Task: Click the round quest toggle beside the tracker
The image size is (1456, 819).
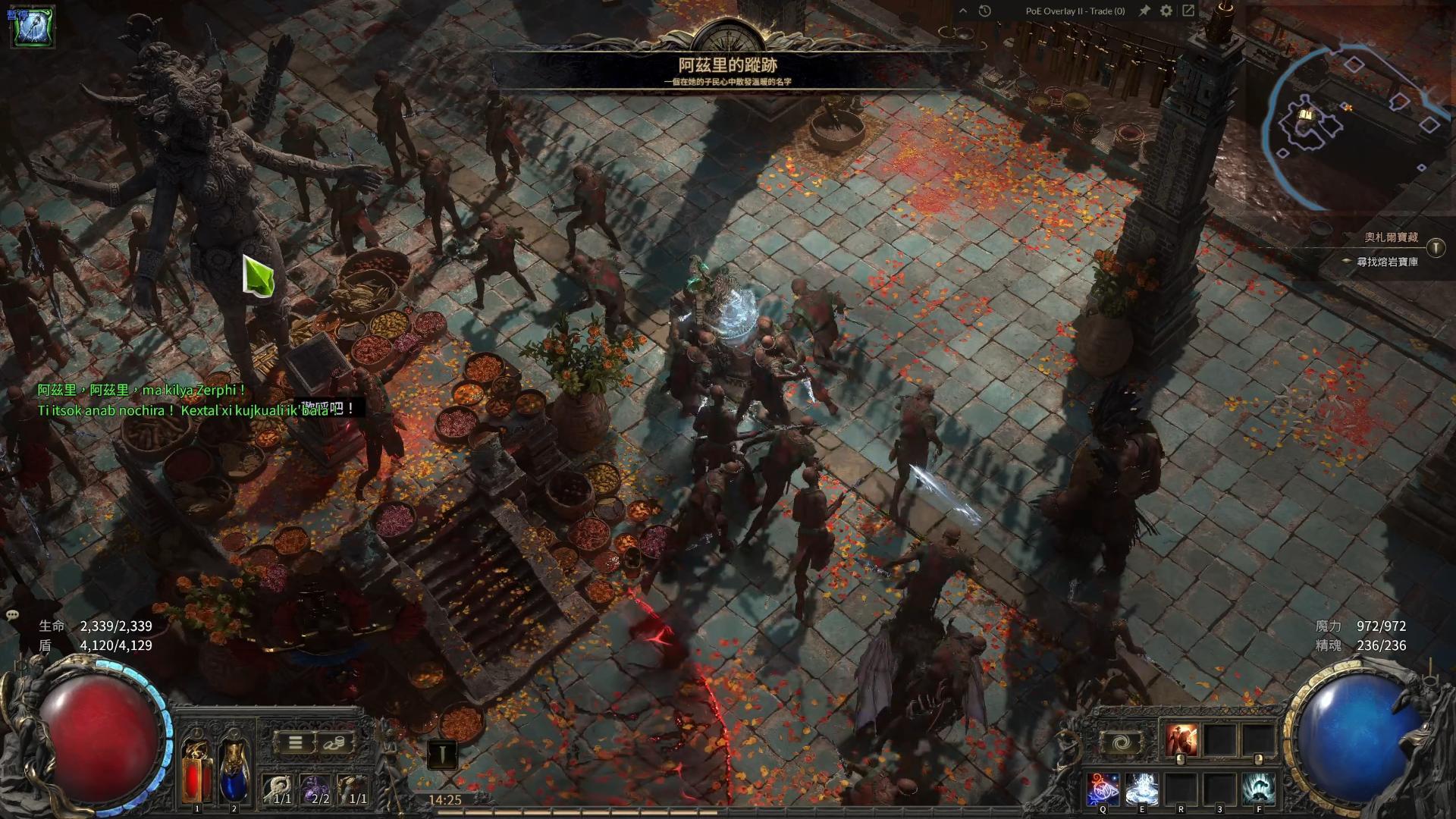Action: click(x=1436, y=247)
